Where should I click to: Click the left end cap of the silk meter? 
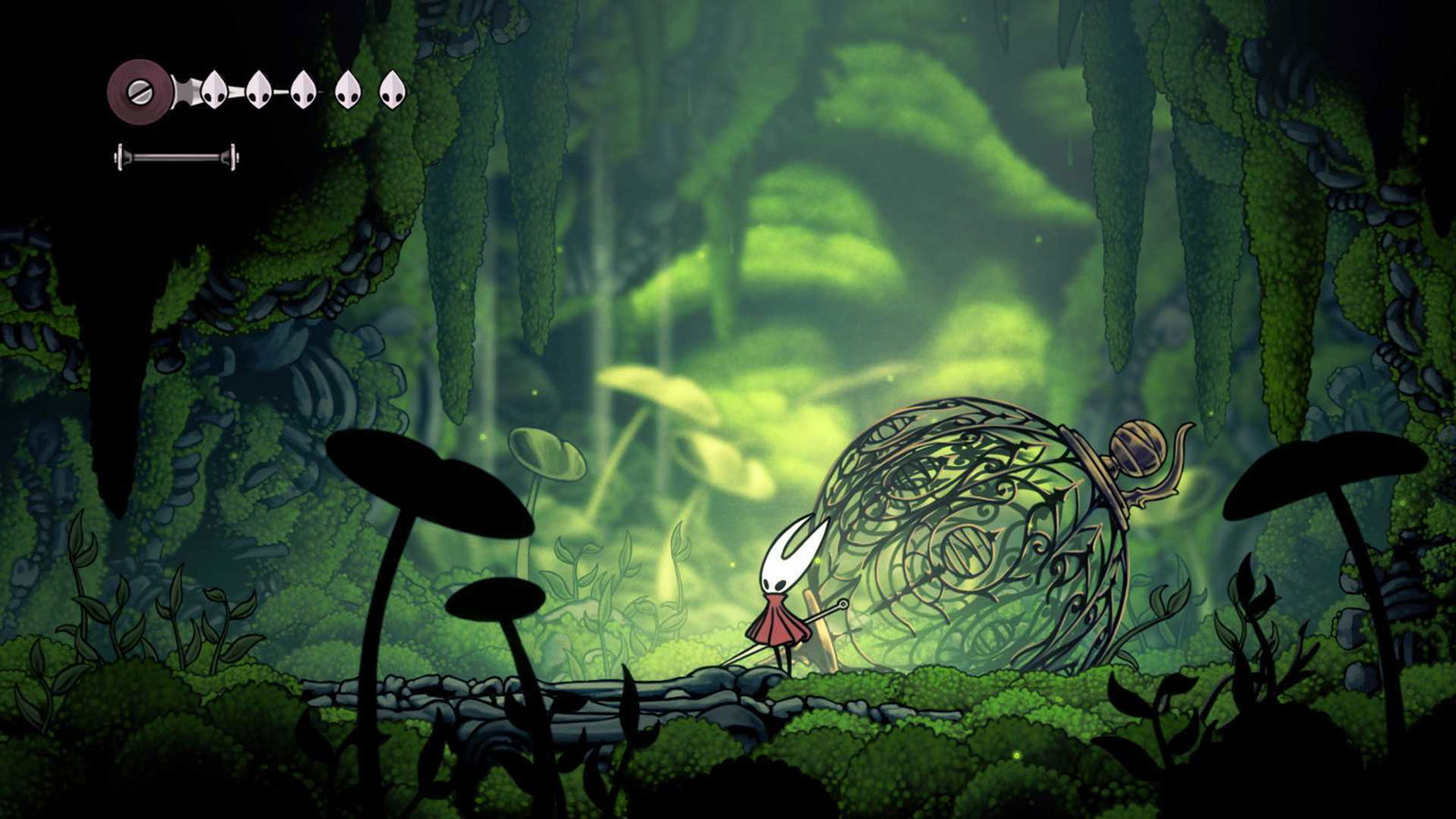(121, 156)
